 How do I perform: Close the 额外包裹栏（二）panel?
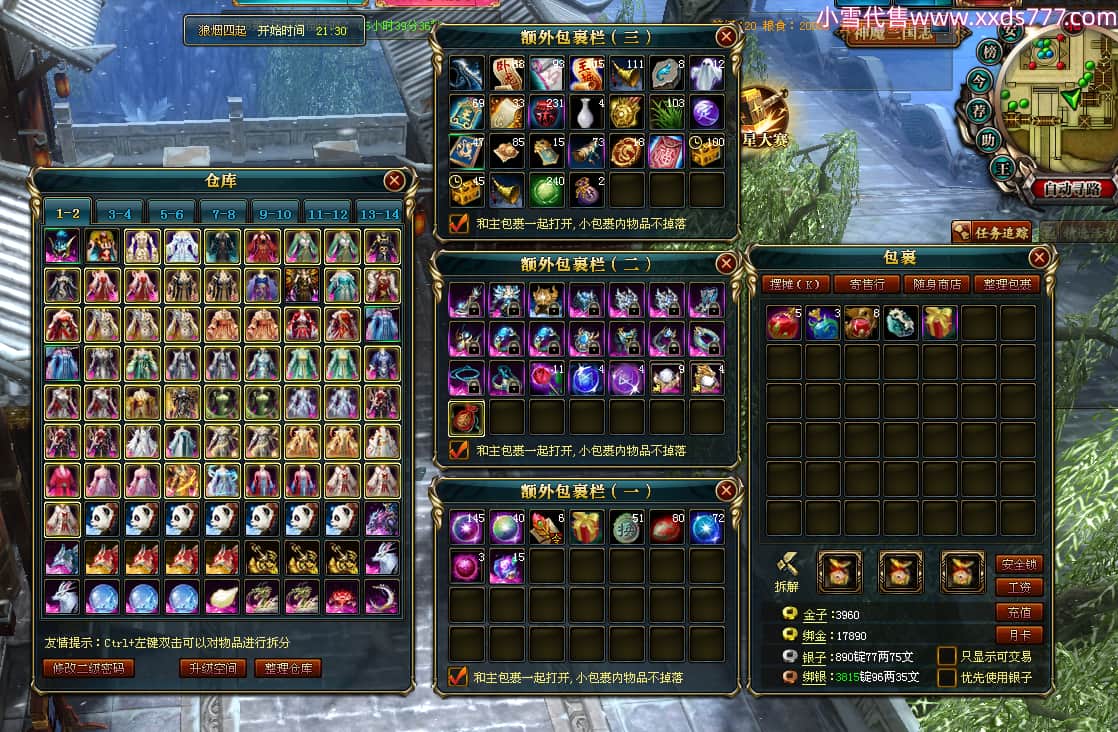click(x=727, y=264)
